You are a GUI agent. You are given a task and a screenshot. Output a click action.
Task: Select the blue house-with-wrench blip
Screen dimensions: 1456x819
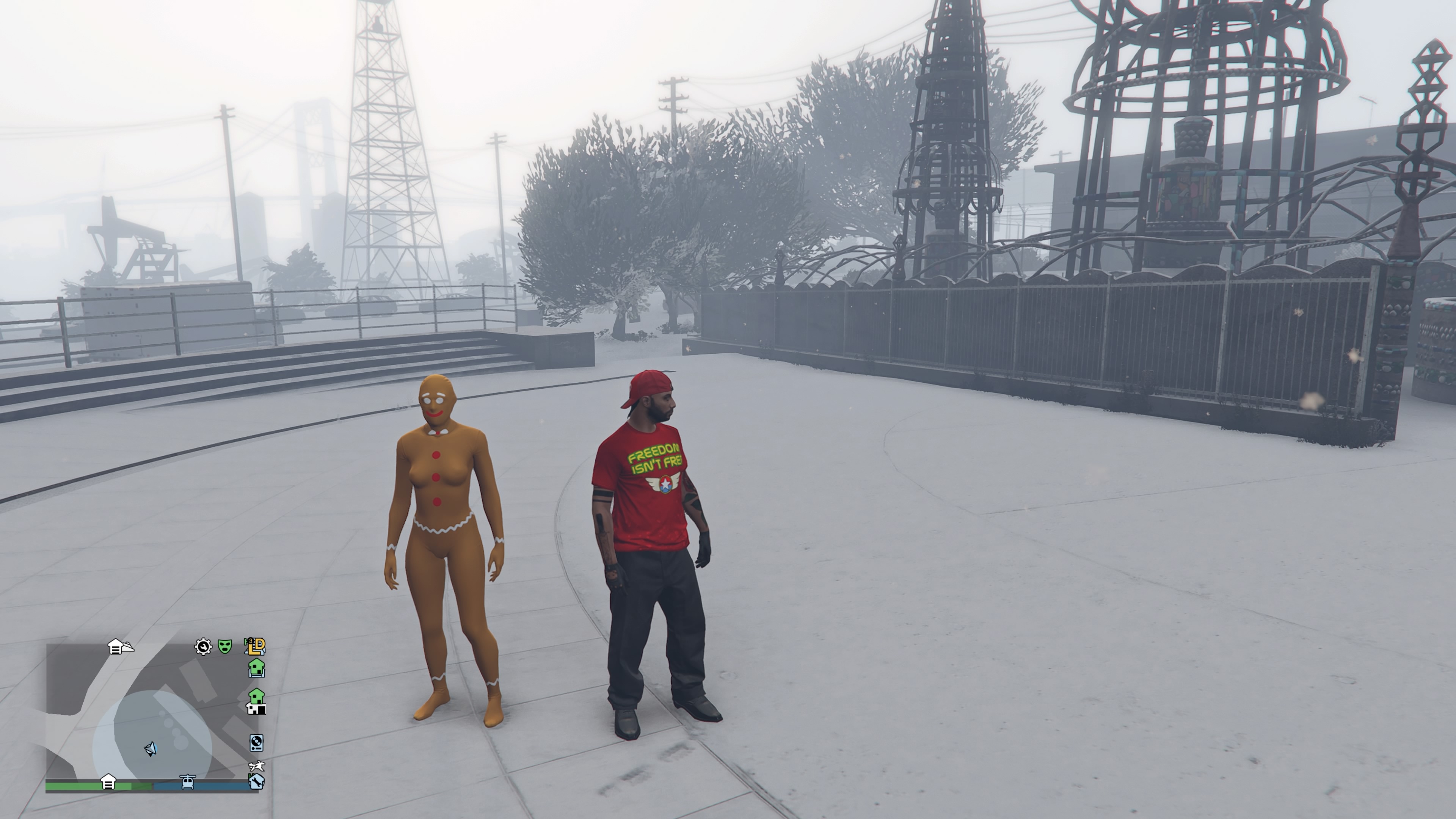point(256,782)
